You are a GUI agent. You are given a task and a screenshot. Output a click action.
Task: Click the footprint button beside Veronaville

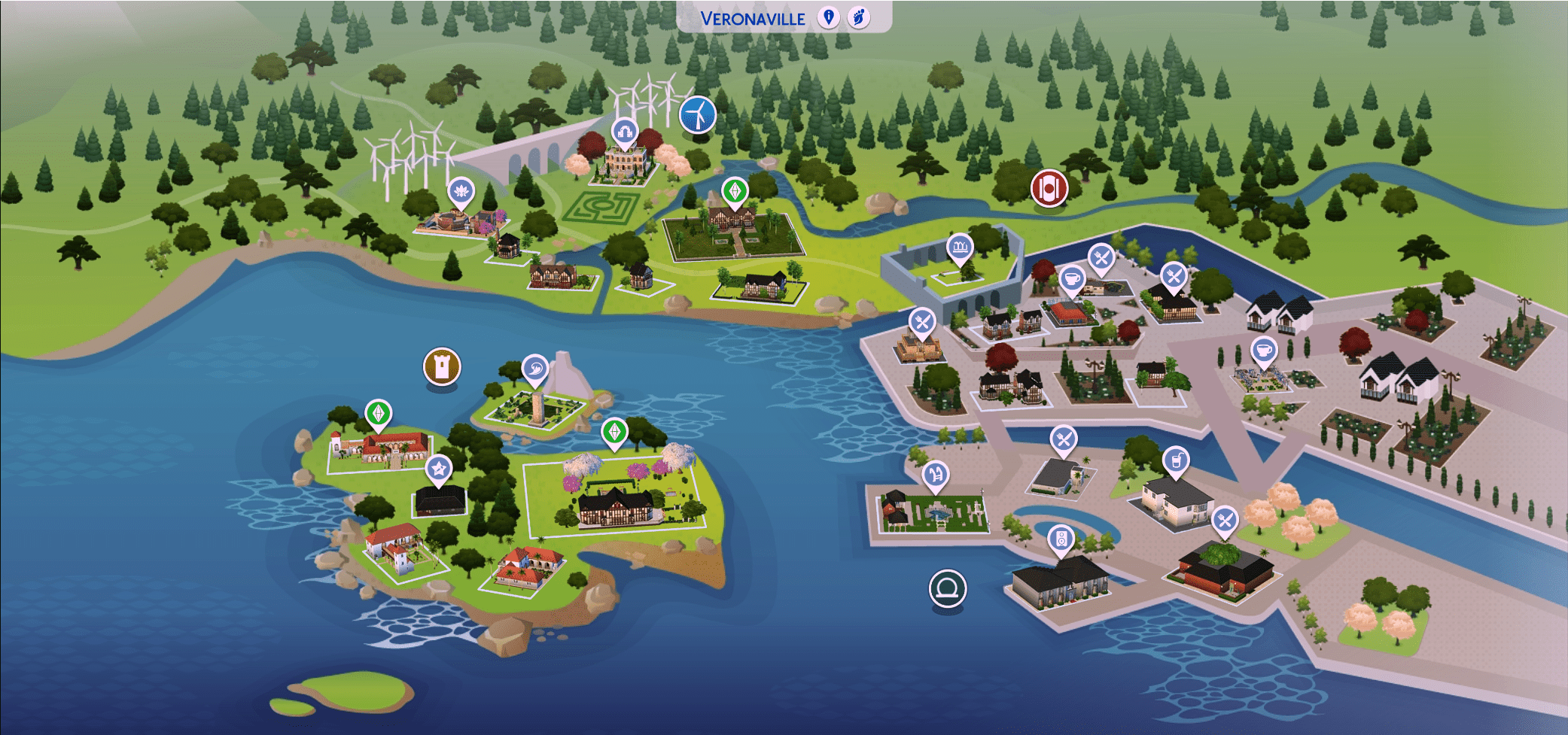858,17
